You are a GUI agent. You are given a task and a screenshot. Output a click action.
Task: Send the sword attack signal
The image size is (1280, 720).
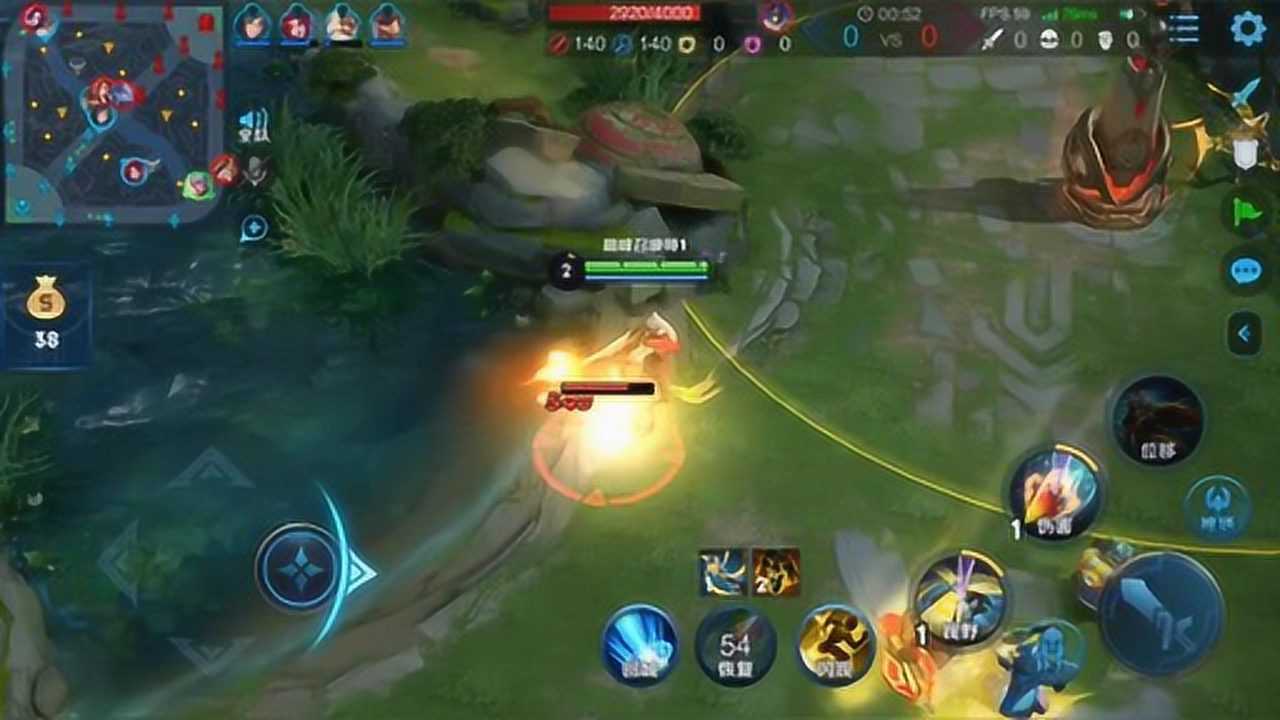[x=1244, y=95]
